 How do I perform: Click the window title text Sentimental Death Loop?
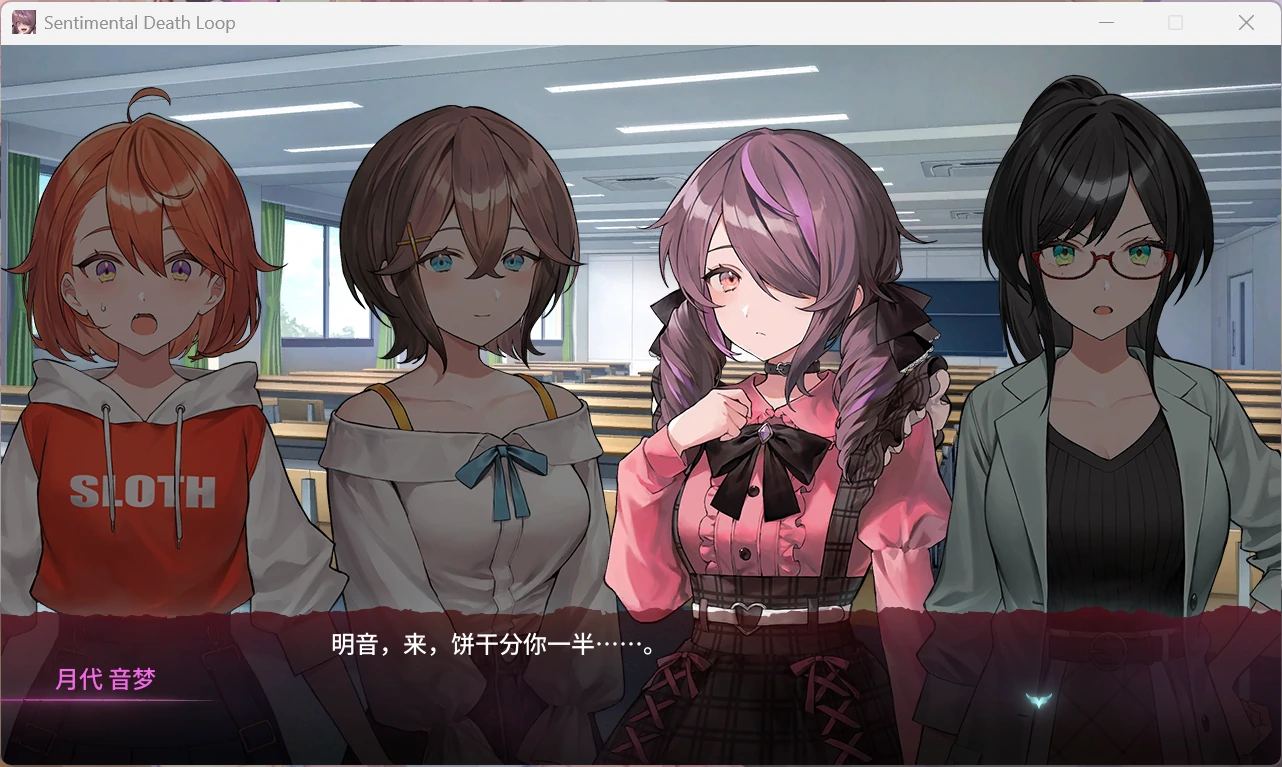click(x=138, y=22)
